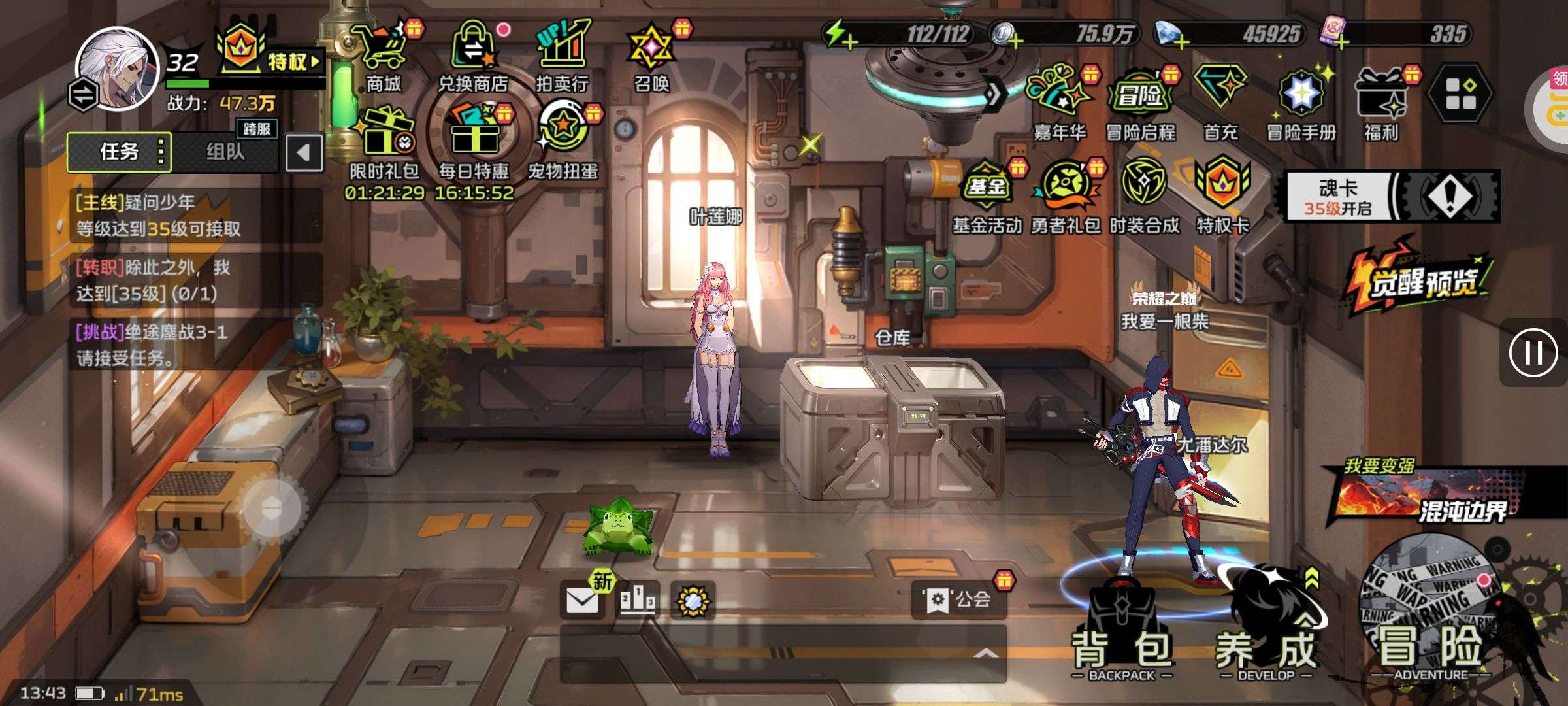The height and width of the screenshot is (706, 1568).
Task: Switch to the 组队 team tab
Action: tap(225, 152)
